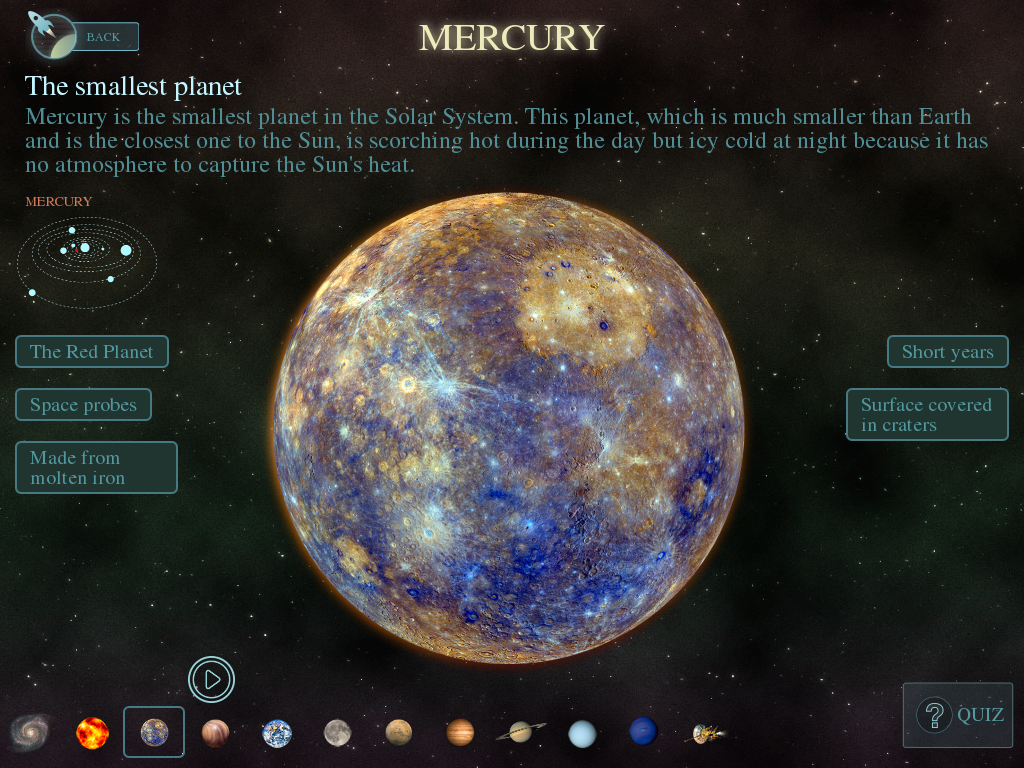1024x768 pixels.
Task: Start the Mercury QUIZ
Action: pyautogui.click(x=958, y=715)
